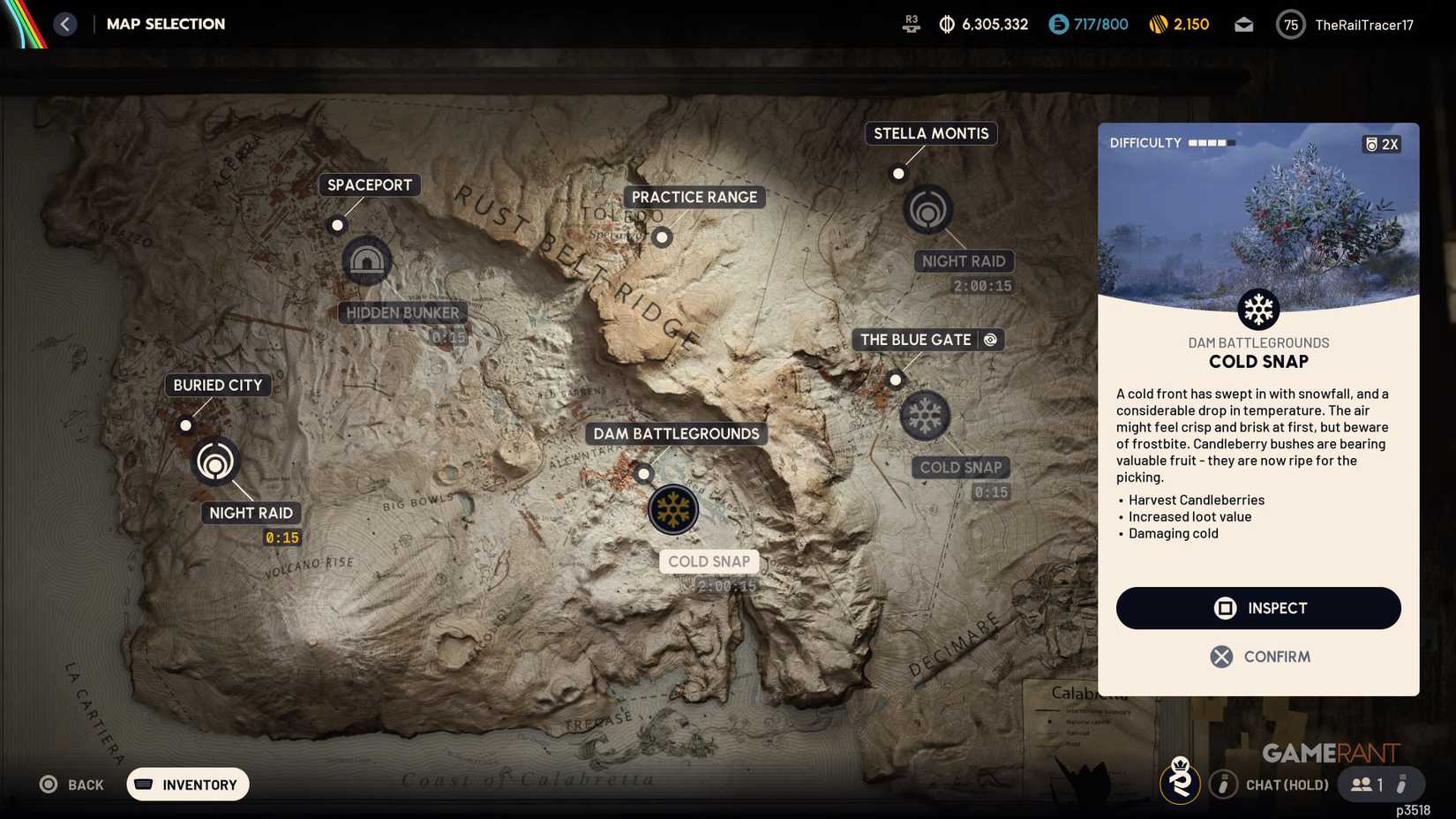This screenshot has height=819, width=1456.
Task: Expand the Stella Montis label banner
Action: (930, 133)
